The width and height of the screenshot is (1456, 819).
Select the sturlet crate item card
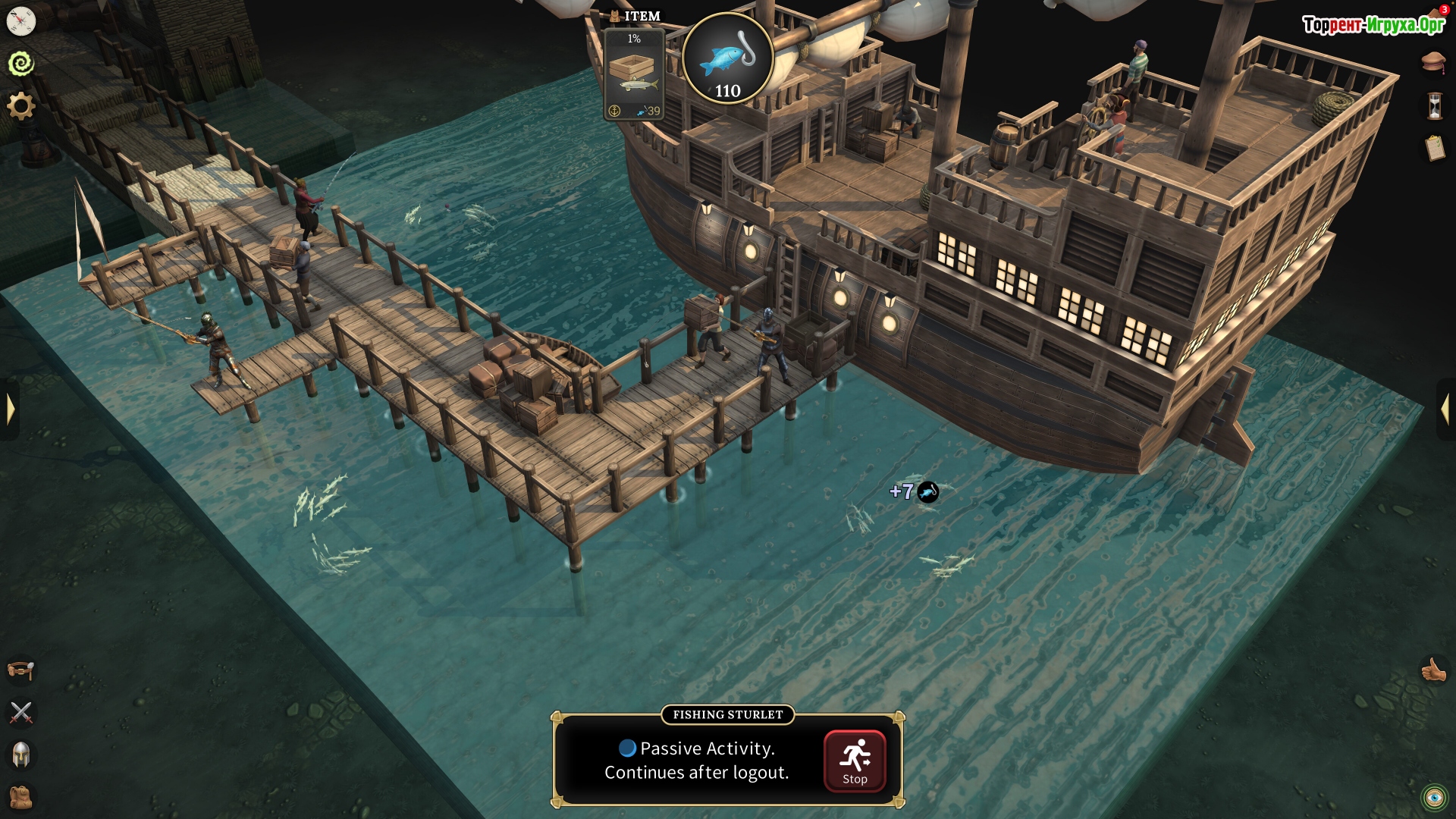pyautogui.click(x=634, y=74)
